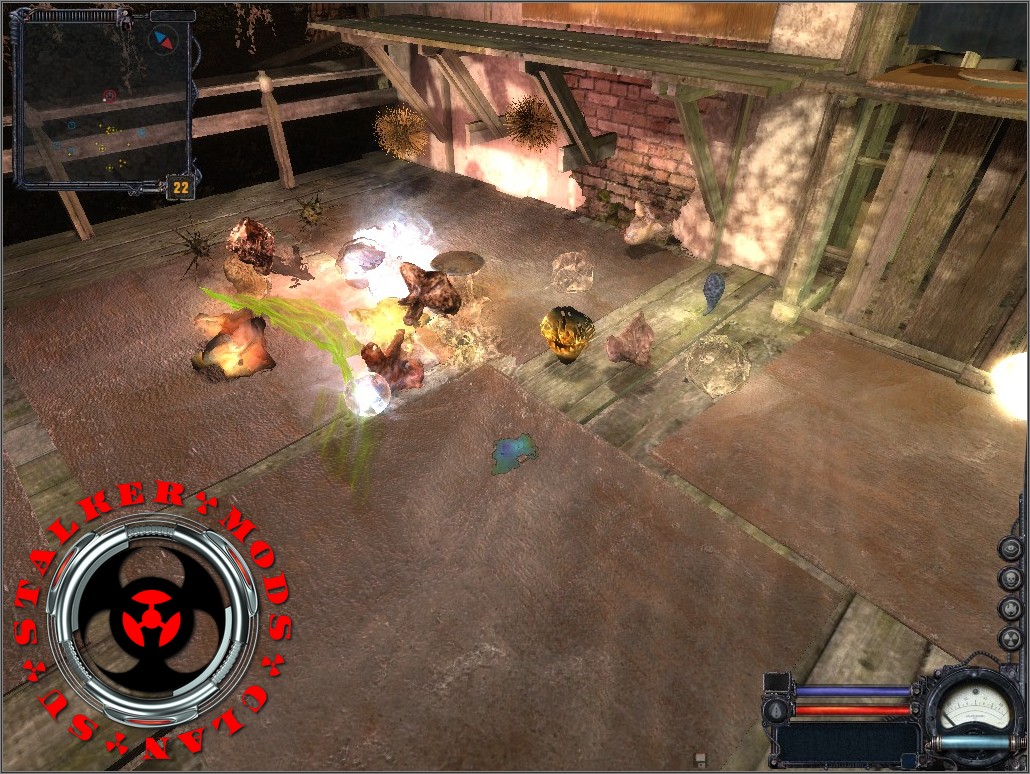Select the skull status icon
Viewport: 1030px width, 774px height.
point(1010,578)
